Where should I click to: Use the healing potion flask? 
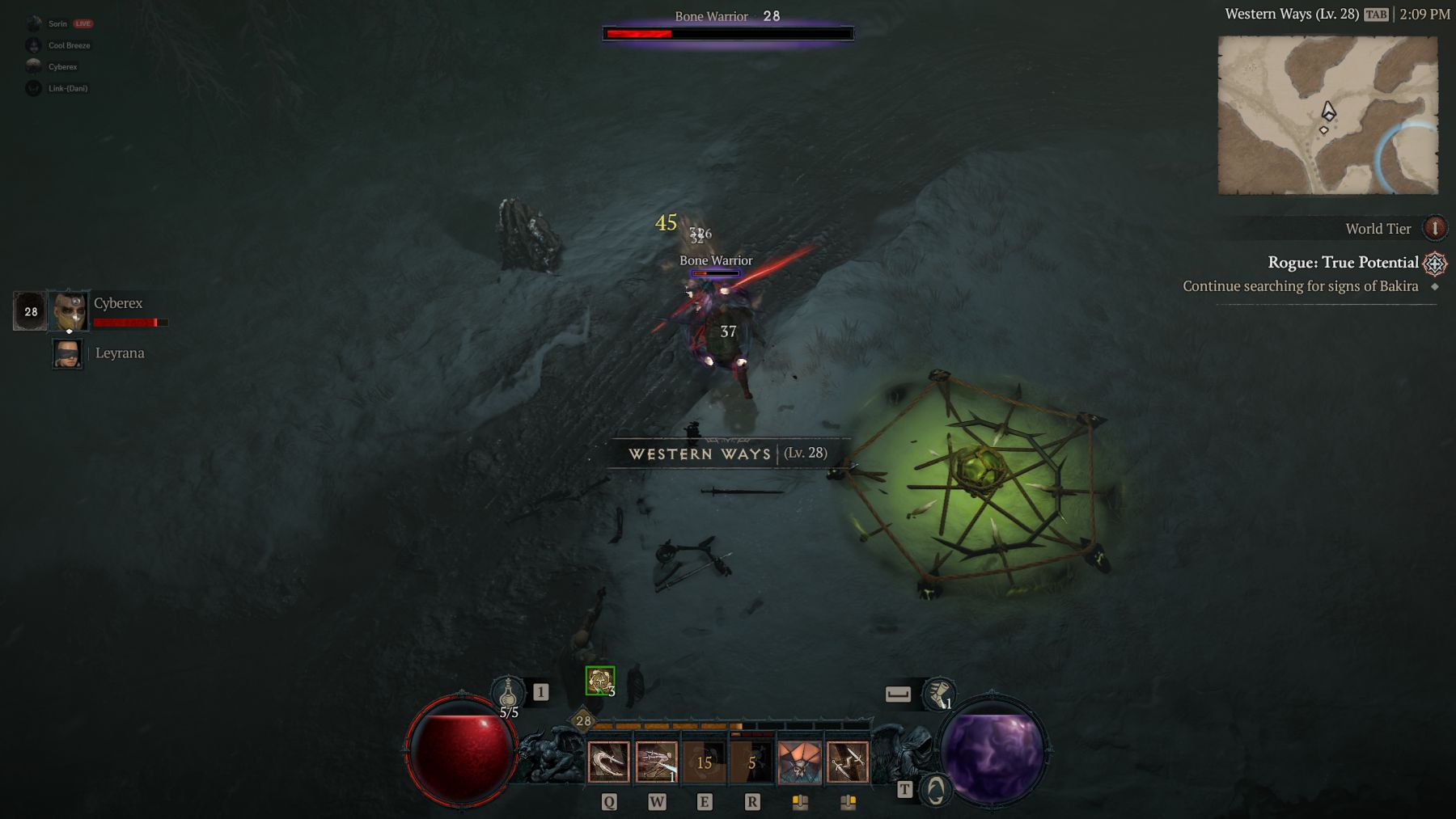pyautogui.click(x=508, y=694)
